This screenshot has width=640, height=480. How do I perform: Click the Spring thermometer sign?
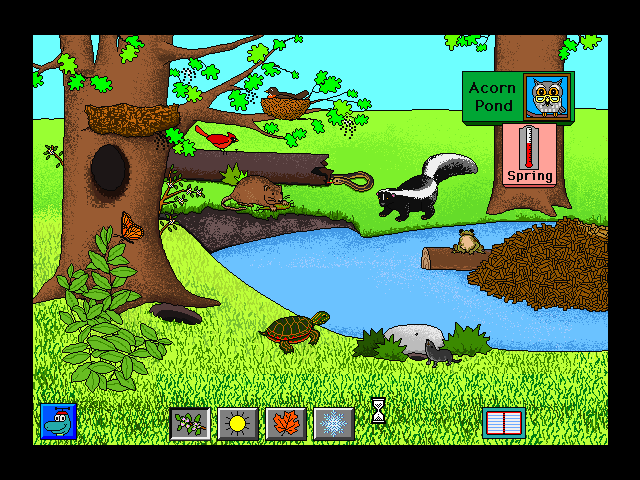(x=529, y=154)
